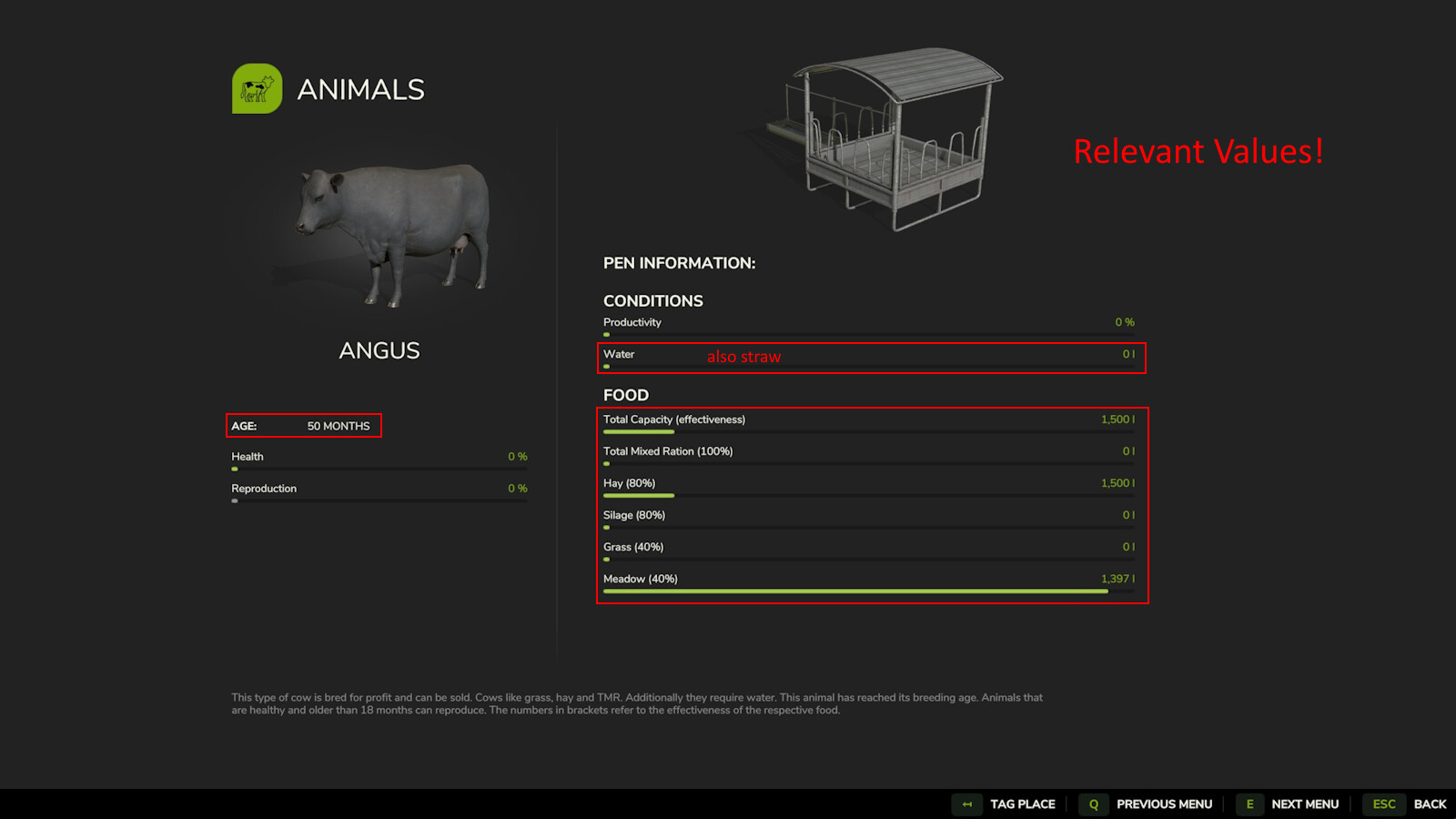Click the ESC key icon for Back
Image resolution: width=1456 pixels, height=819 pixels.
point(1383,804)
